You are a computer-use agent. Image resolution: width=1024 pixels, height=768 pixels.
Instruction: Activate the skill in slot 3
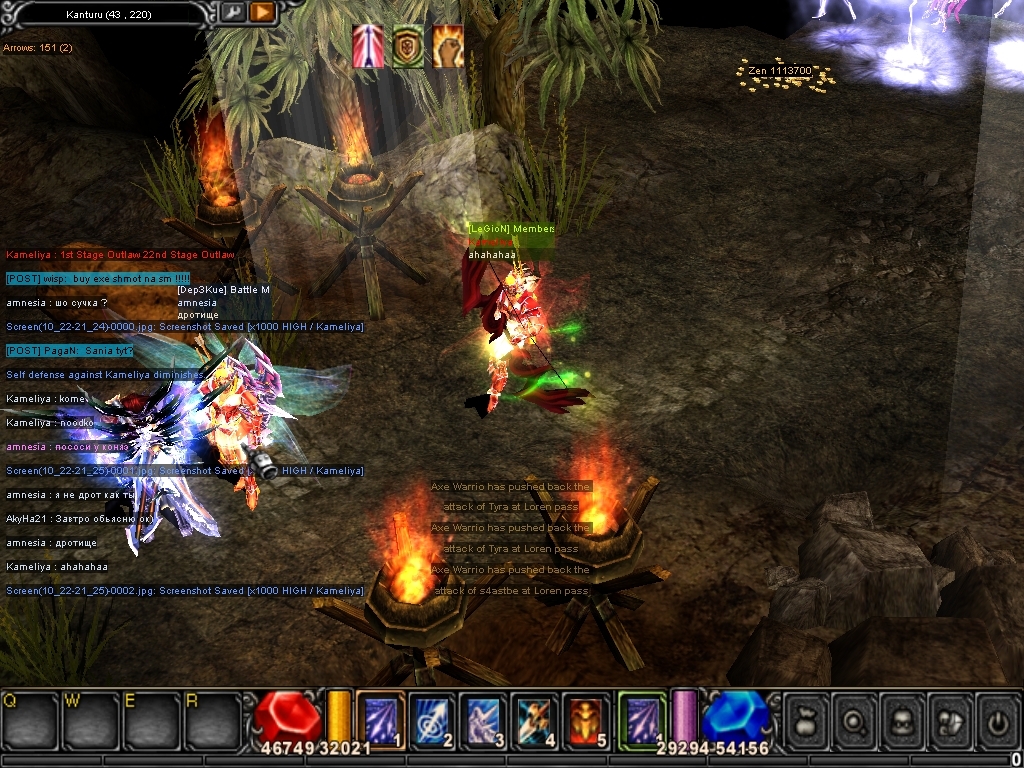pyautogui.click(x=485, y=716)
